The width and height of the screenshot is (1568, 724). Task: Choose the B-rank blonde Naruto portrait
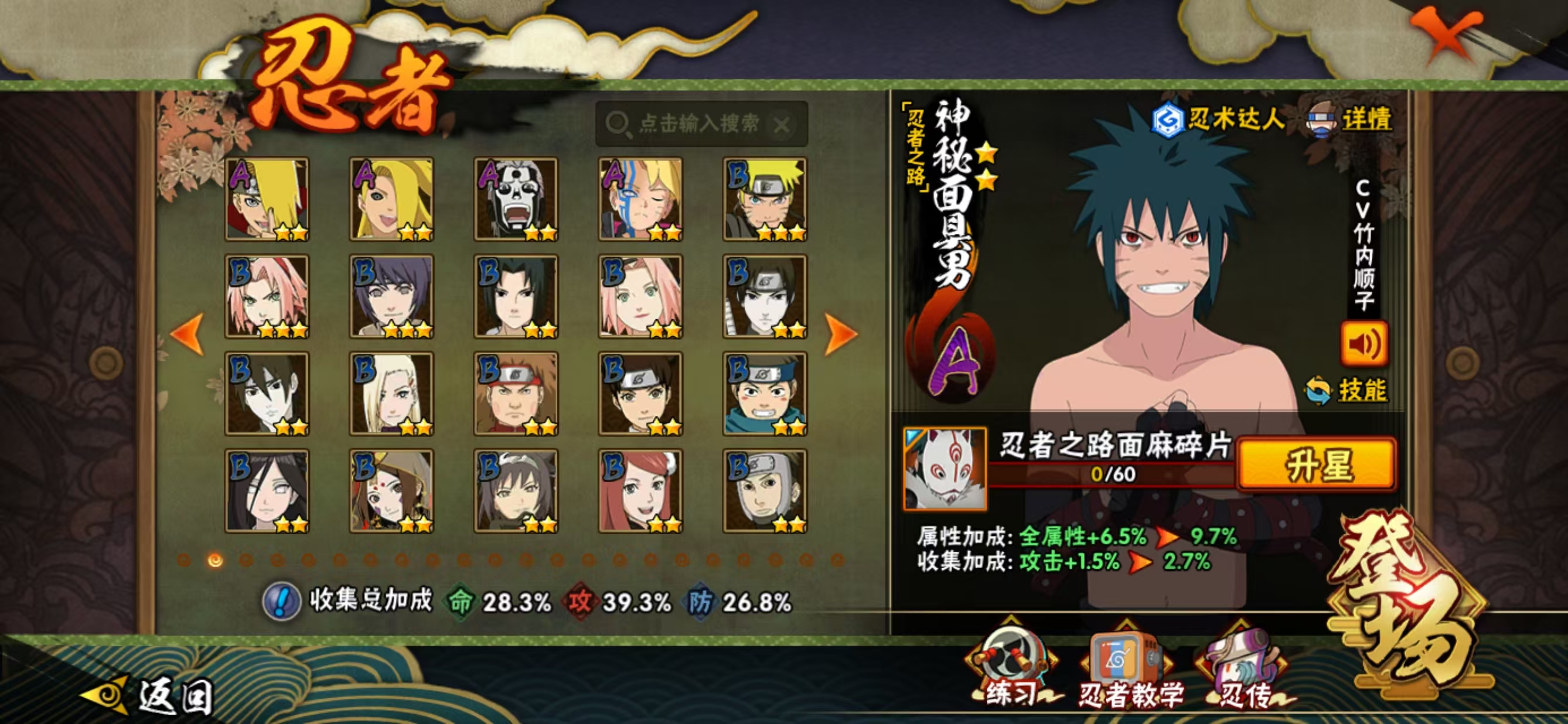point(765,199)
